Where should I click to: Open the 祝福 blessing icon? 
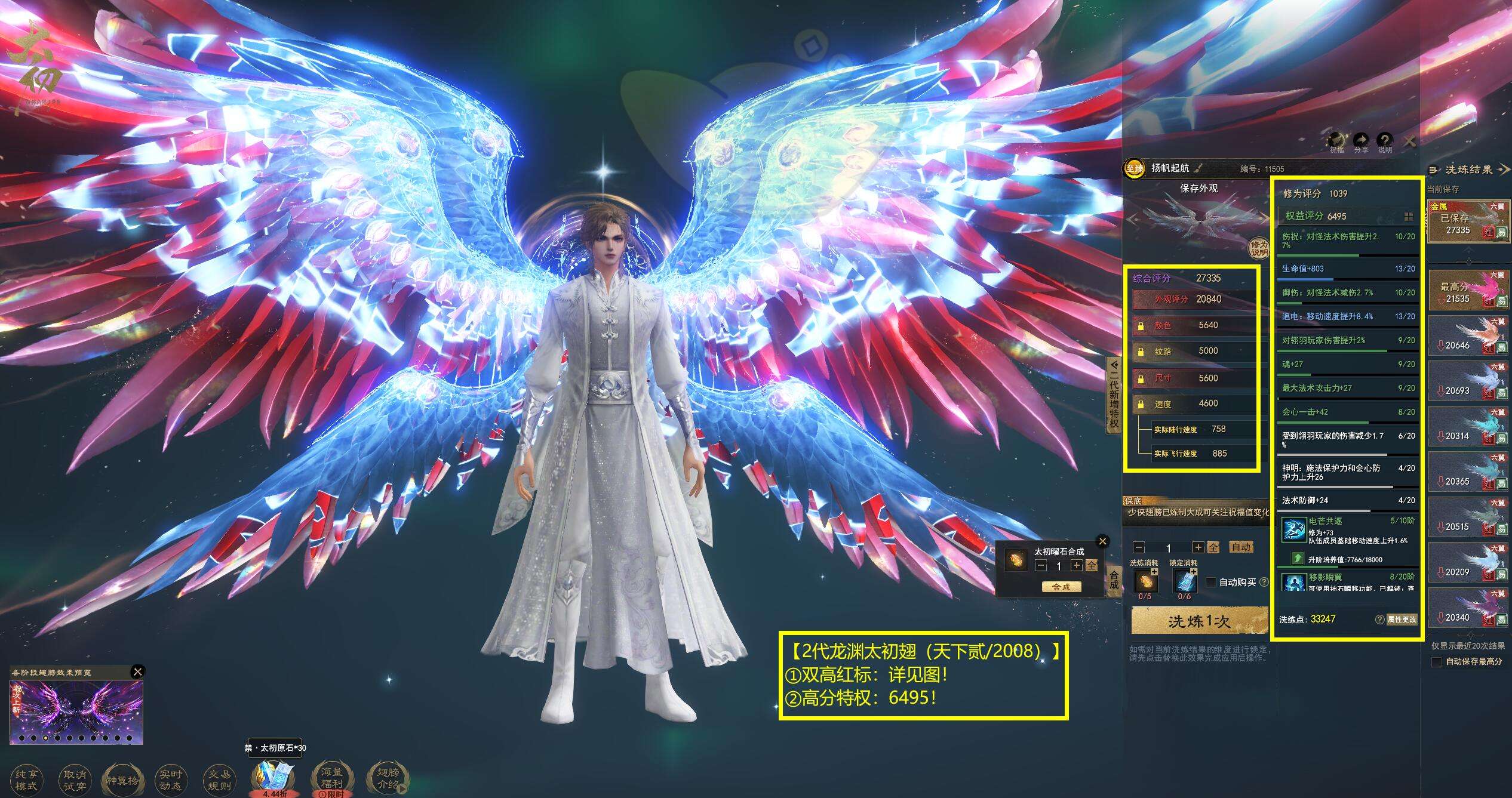pos(1336,142)
